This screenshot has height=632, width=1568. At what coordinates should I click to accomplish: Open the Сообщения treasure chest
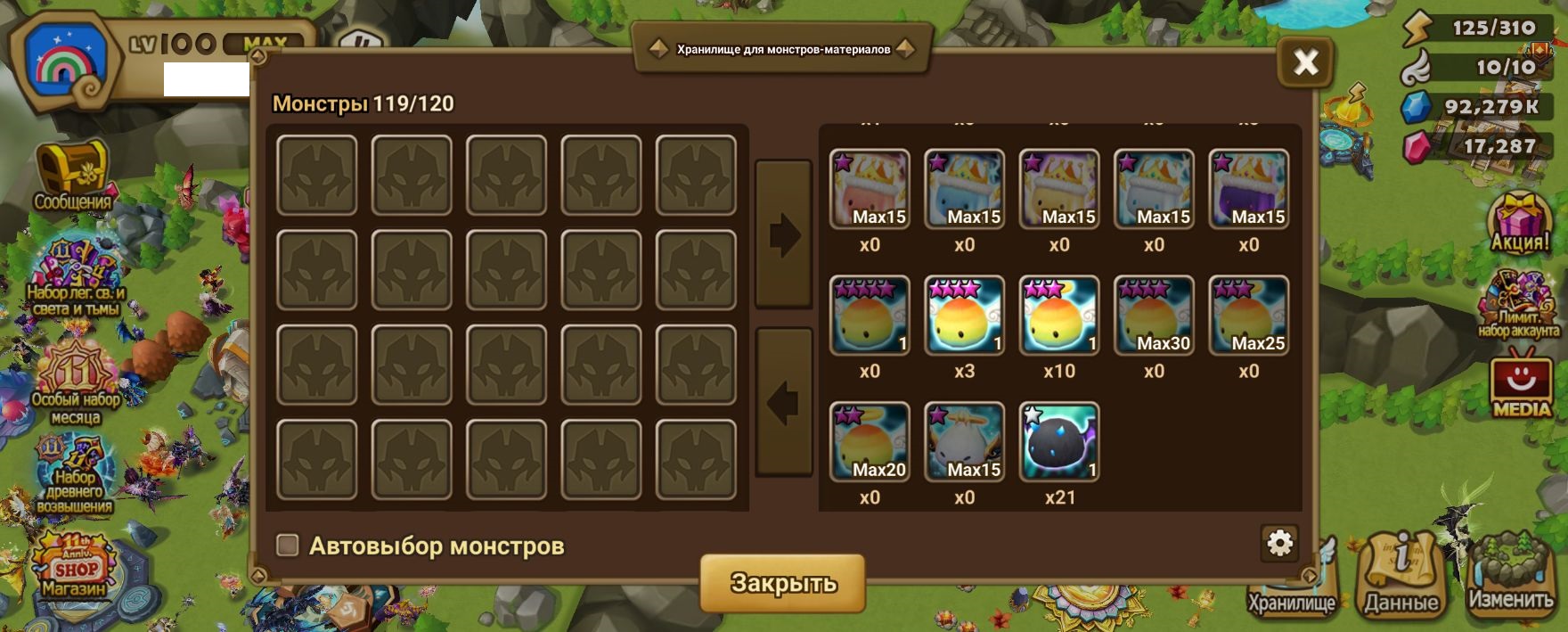tap(71, 174)
